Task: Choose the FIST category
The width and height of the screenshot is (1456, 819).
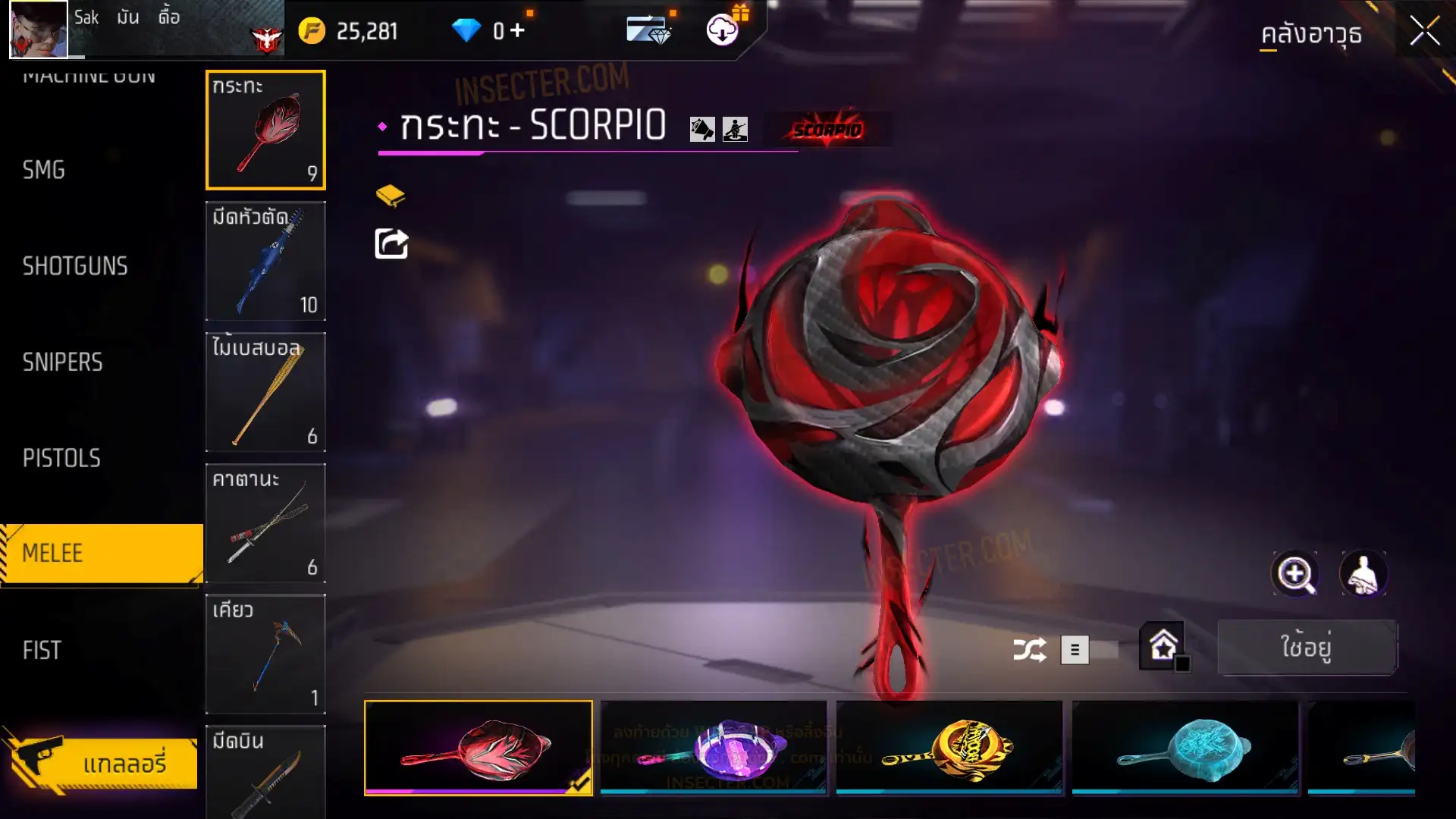Action: pyautogui.click(x=42, y=650)
